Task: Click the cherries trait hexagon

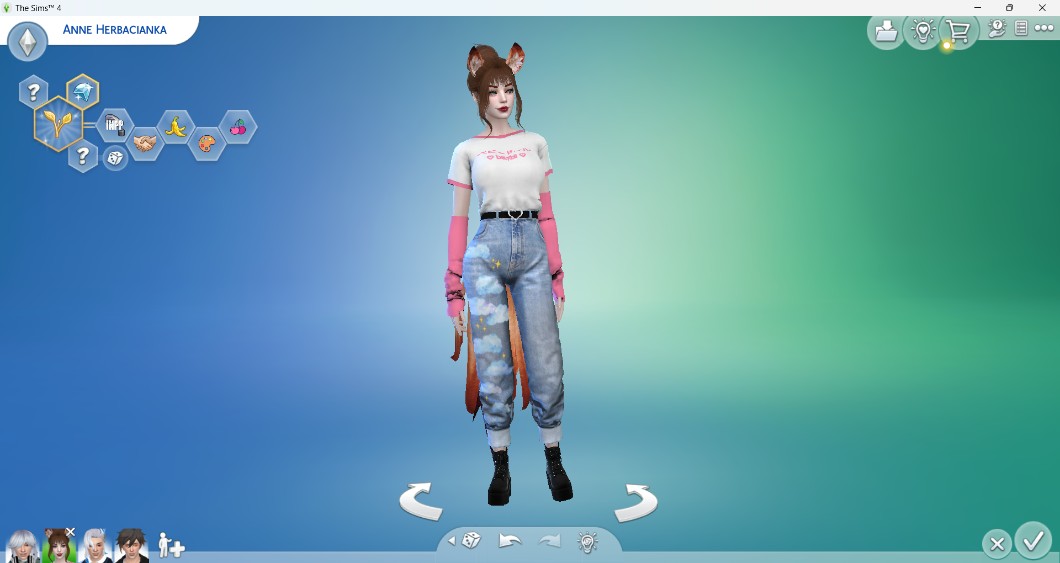Action: tap(237, 127)
